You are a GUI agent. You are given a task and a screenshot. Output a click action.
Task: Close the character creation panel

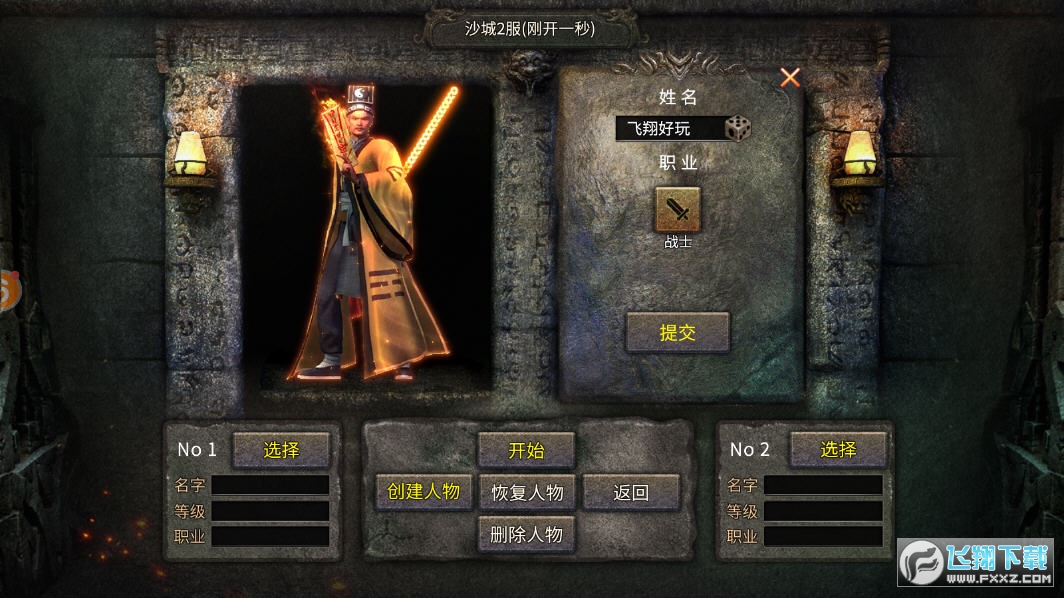click(790, 78)
